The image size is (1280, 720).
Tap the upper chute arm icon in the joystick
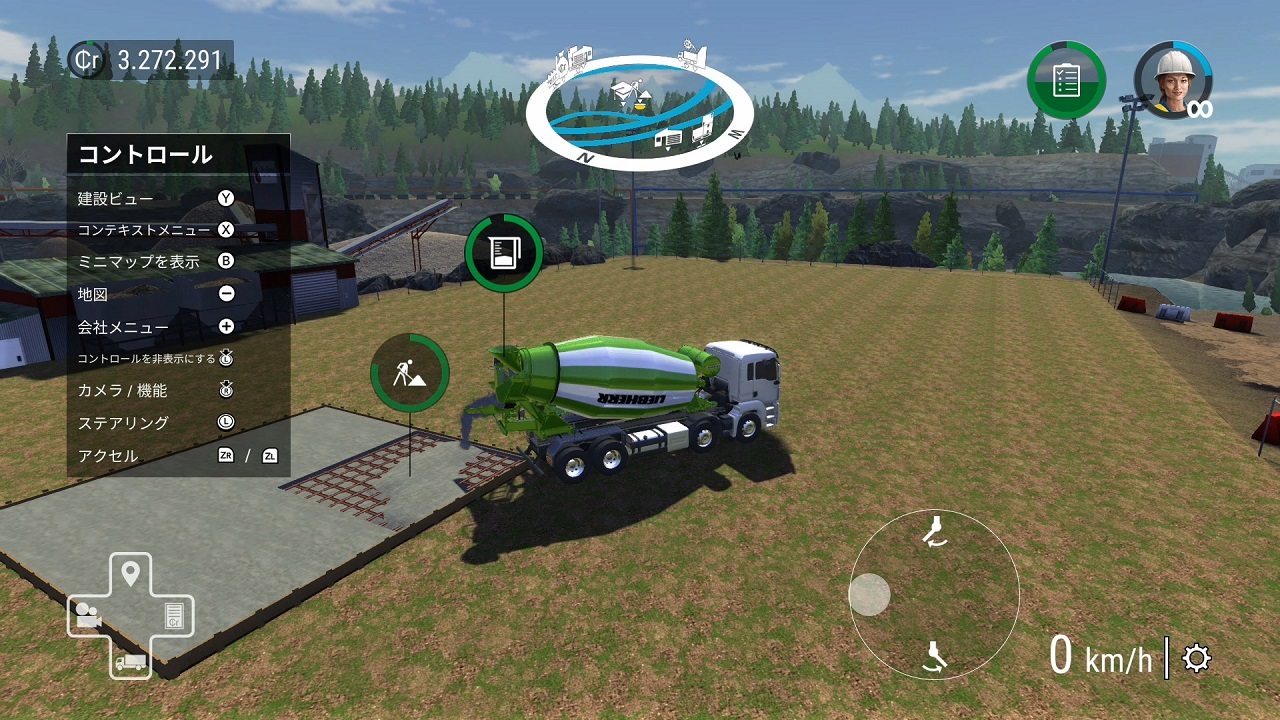(x=934, y=531)
